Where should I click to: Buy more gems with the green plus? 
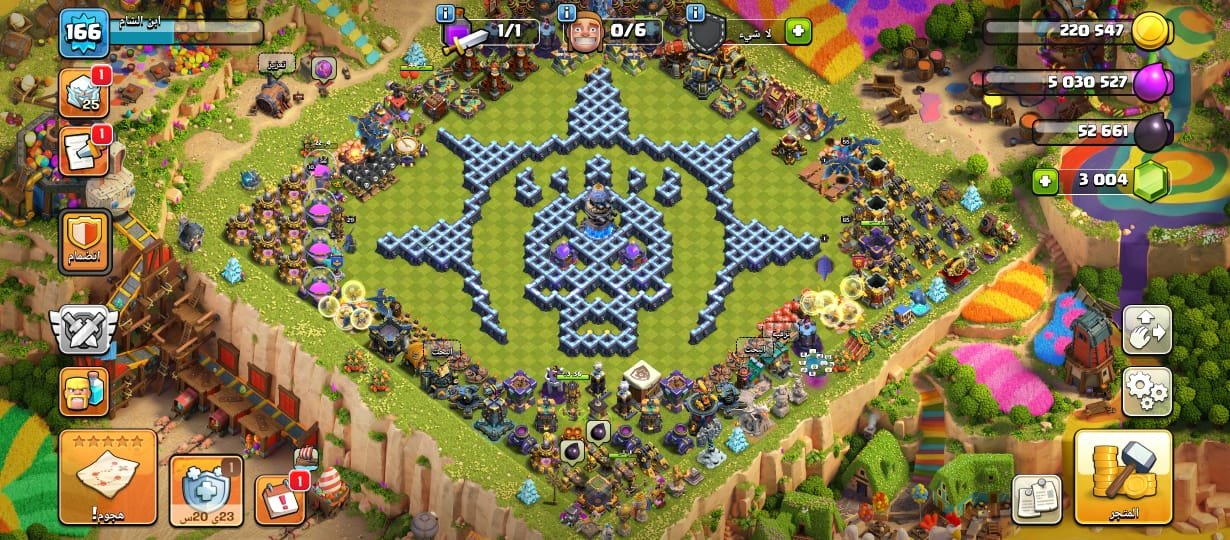click(x=1047, y=182)
